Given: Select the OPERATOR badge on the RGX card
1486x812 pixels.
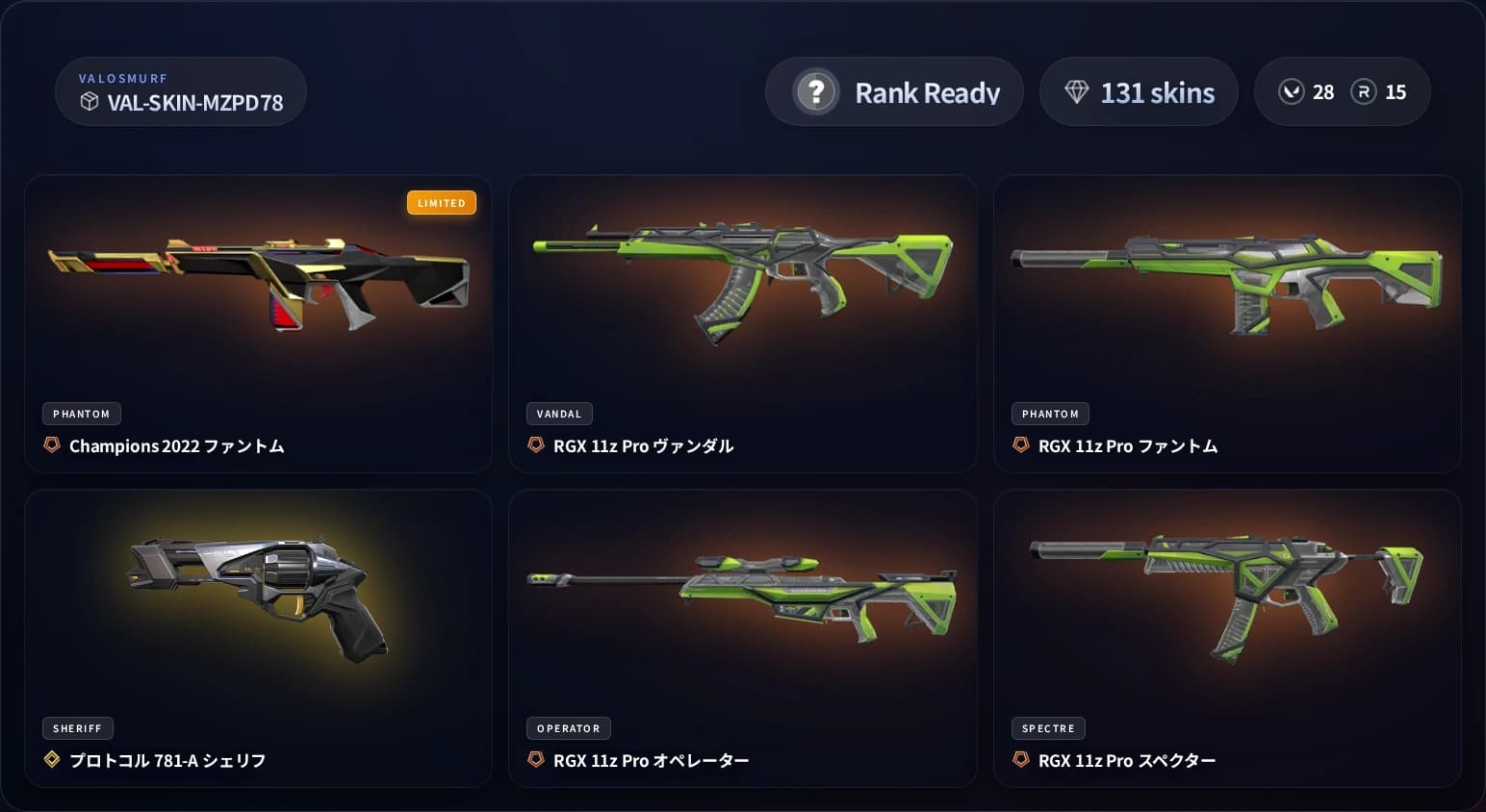Looking at the screenshot, I should click(x=568, y=728).
